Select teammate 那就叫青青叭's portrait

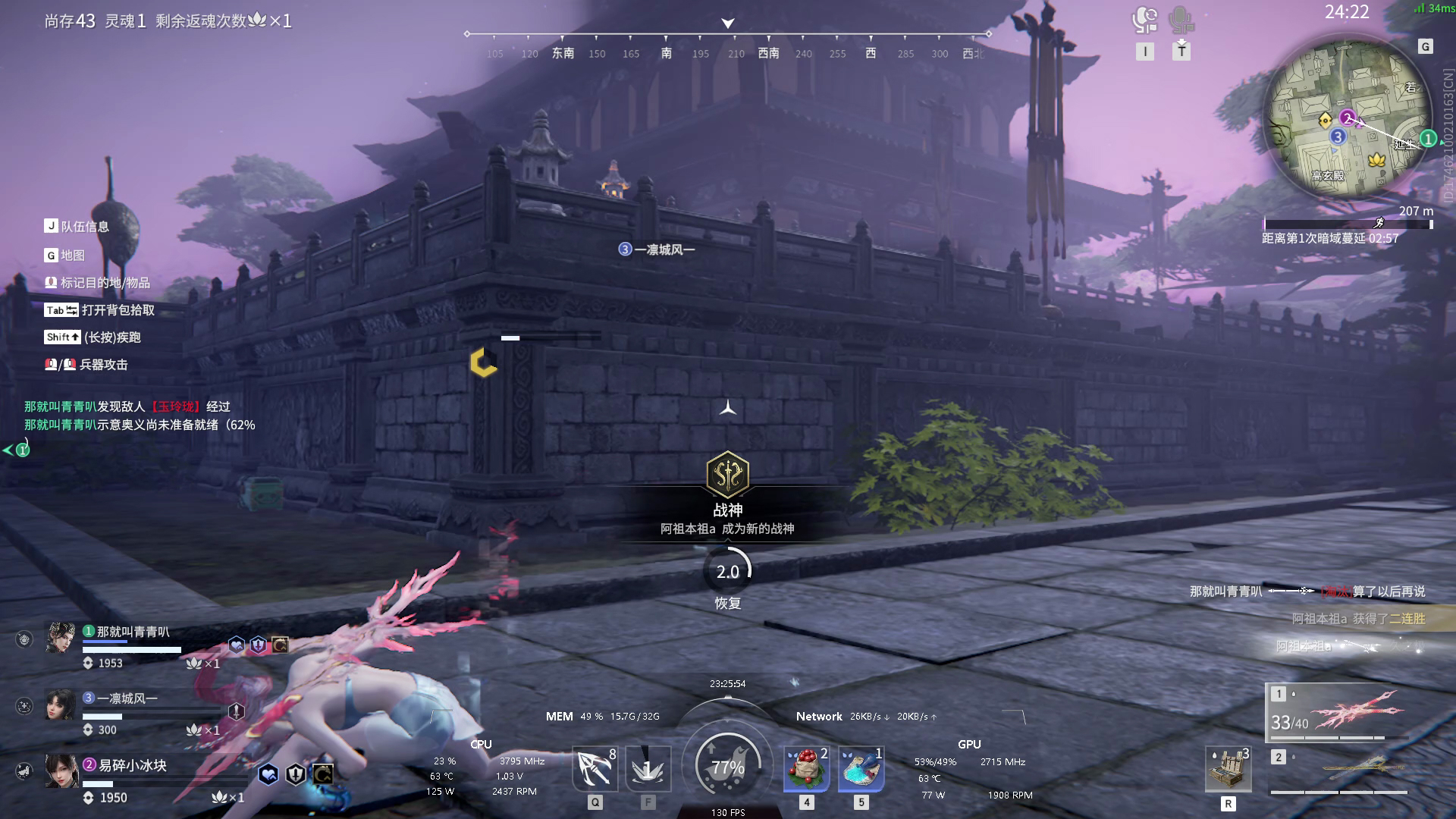click(61, 638)
